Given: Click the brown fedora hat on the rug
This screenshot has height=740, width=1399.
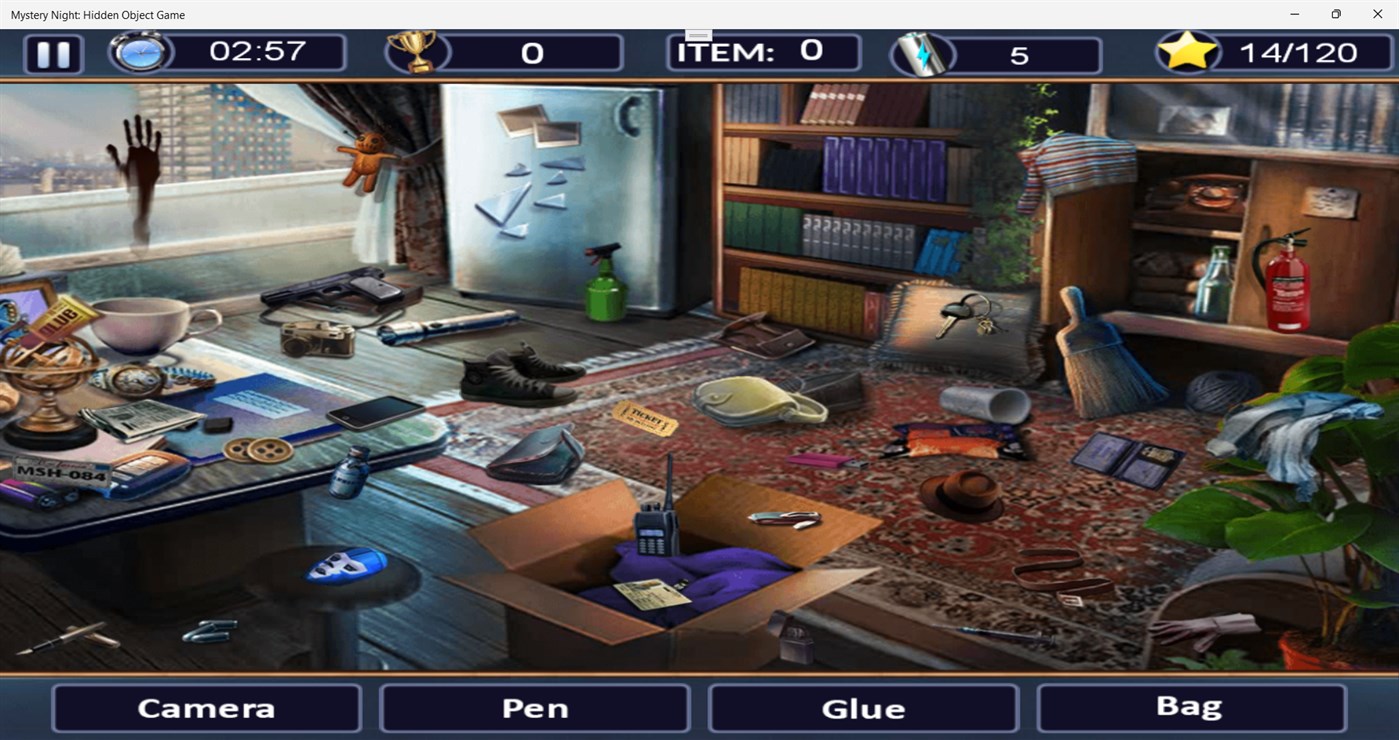Looking at the screenshot, I should point(965,490).
